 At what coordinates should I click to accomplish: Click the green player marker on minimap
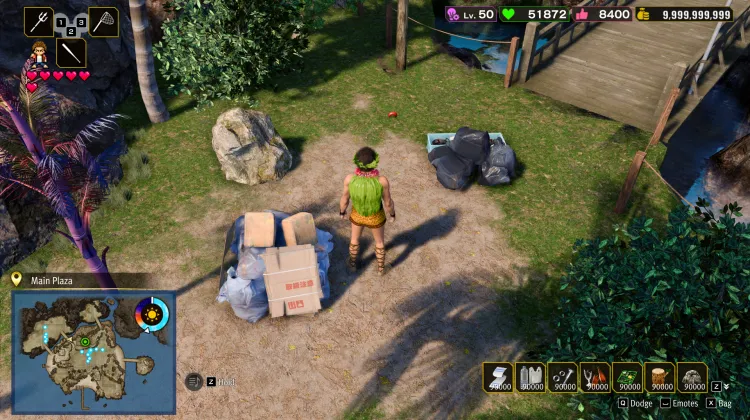tap(85, 342)
